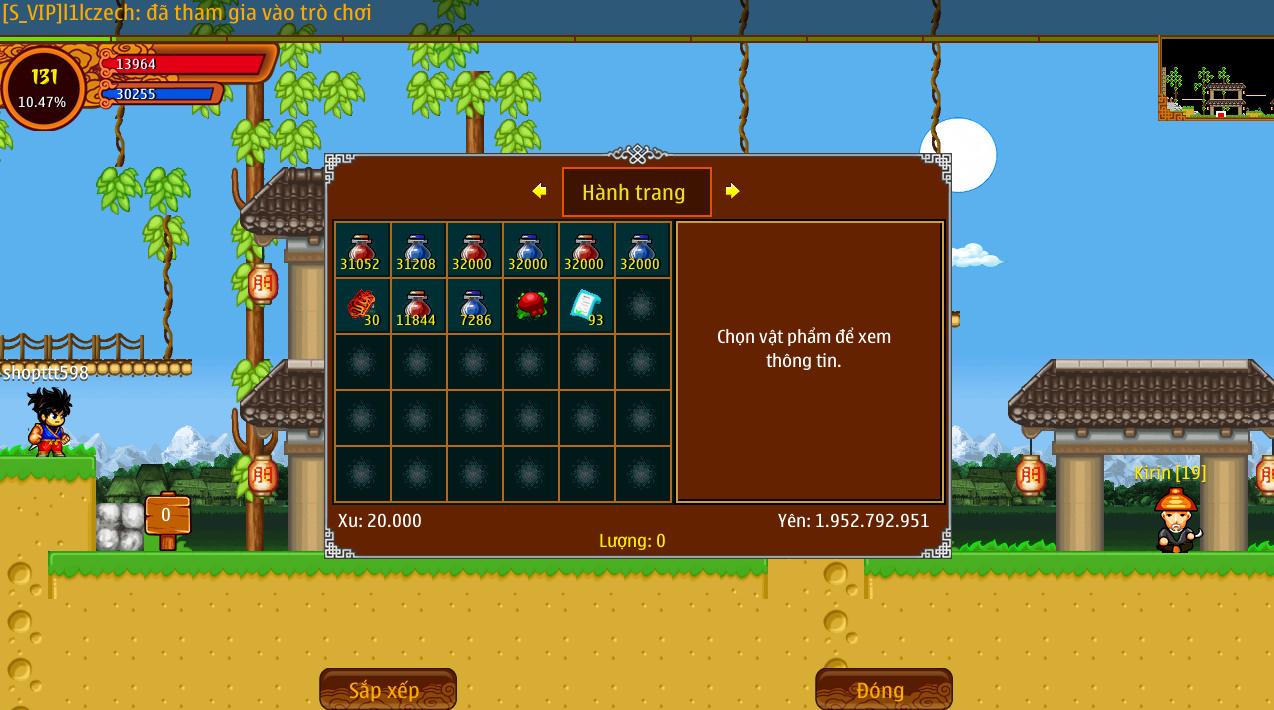Close the inventory with Đóng
Viewport: 1274px width, 710px height.
883,689
